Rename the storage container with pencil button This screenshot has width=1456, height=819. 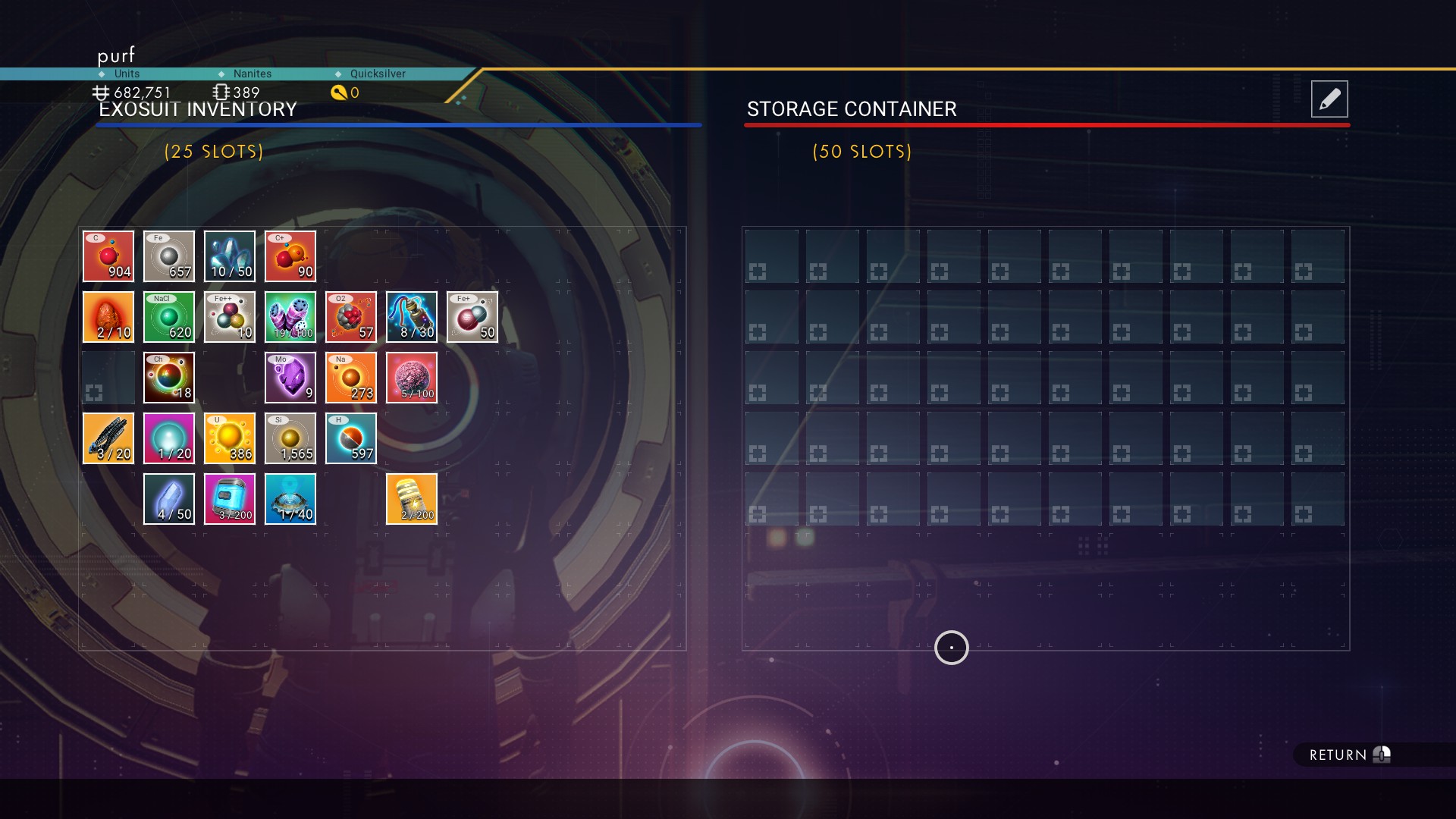(x=1329, y=99)
